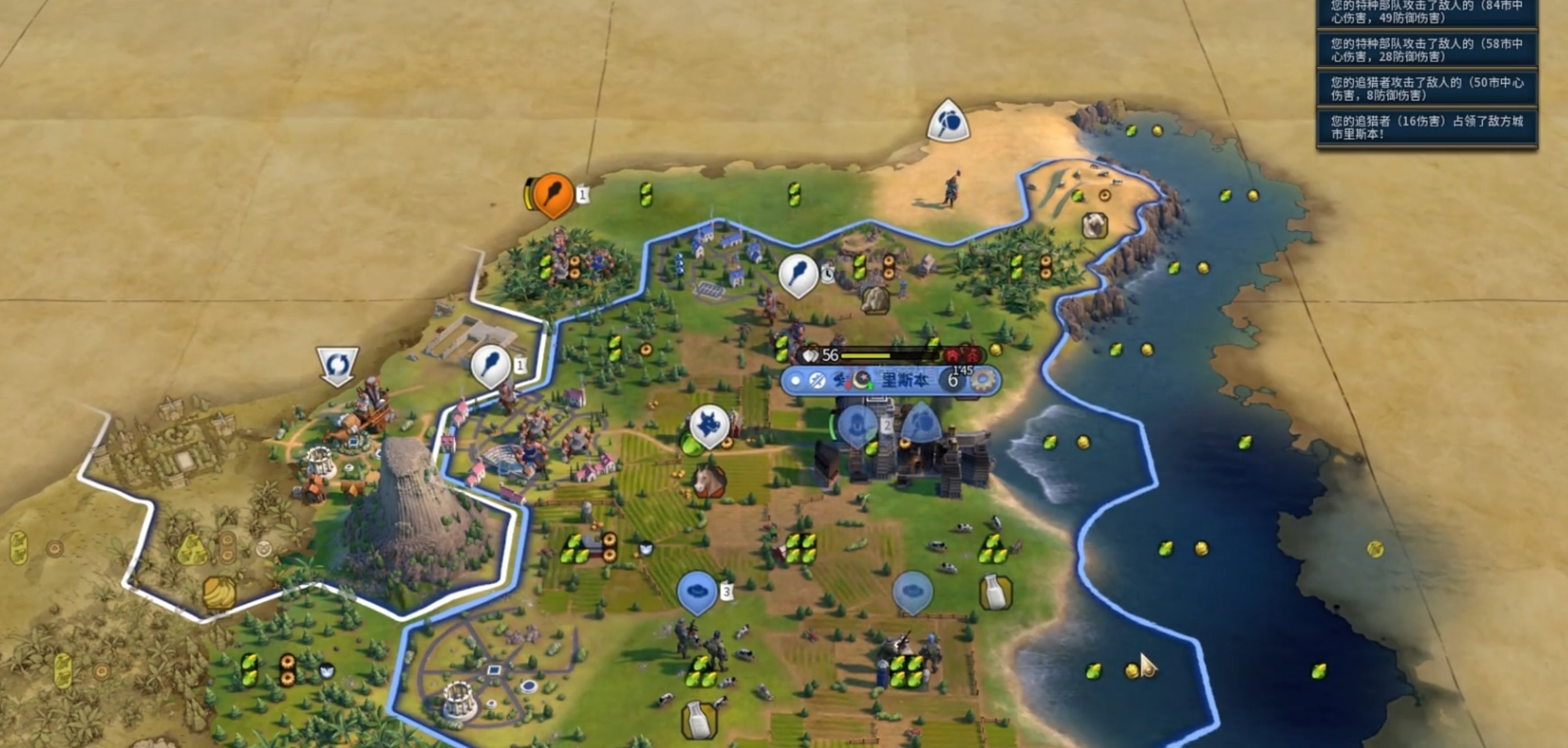Click the 84 city-center damage combat message

point(1426,12)
